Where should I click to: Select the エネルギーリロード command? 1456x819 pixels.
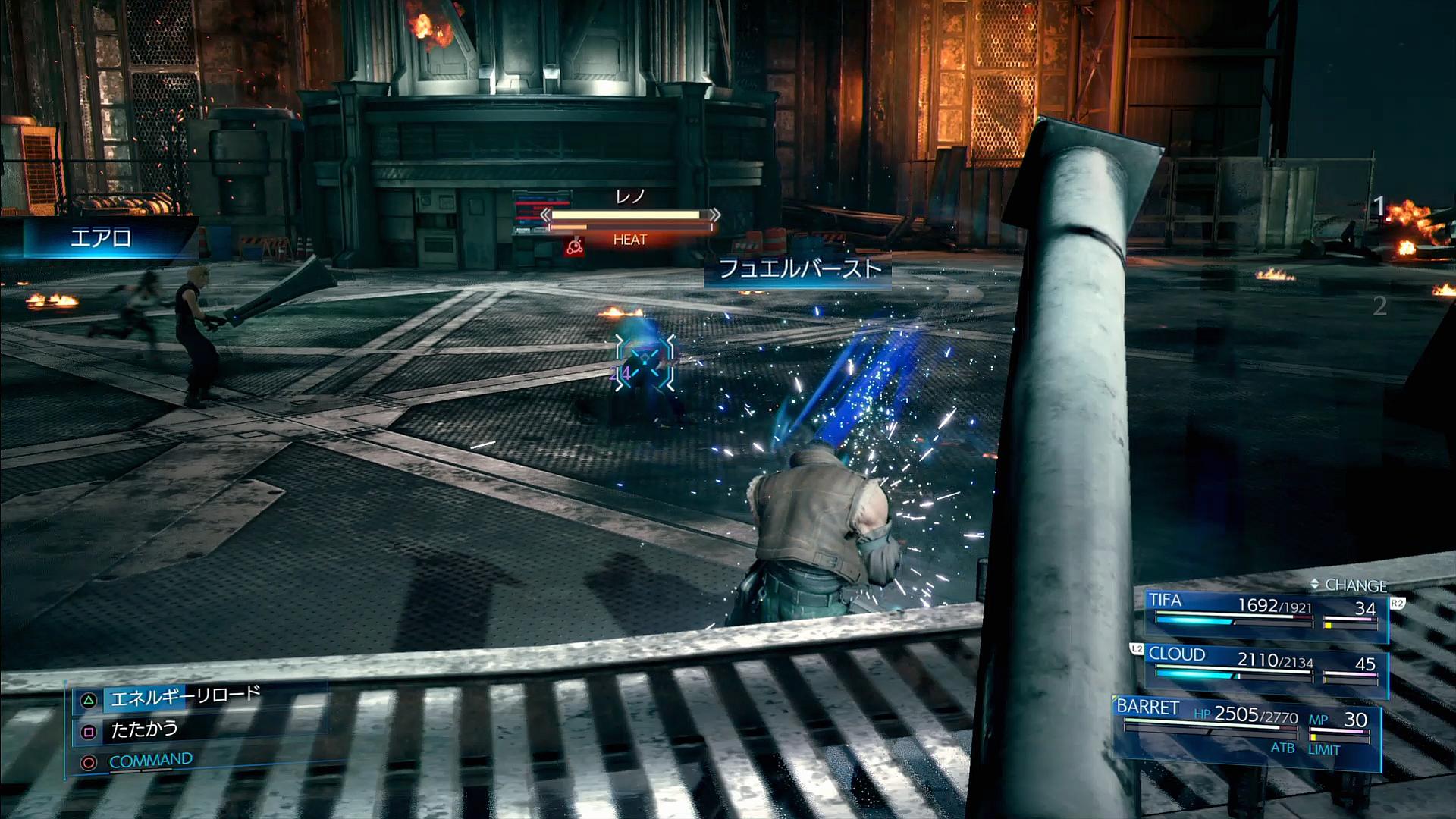coord(185,697)
